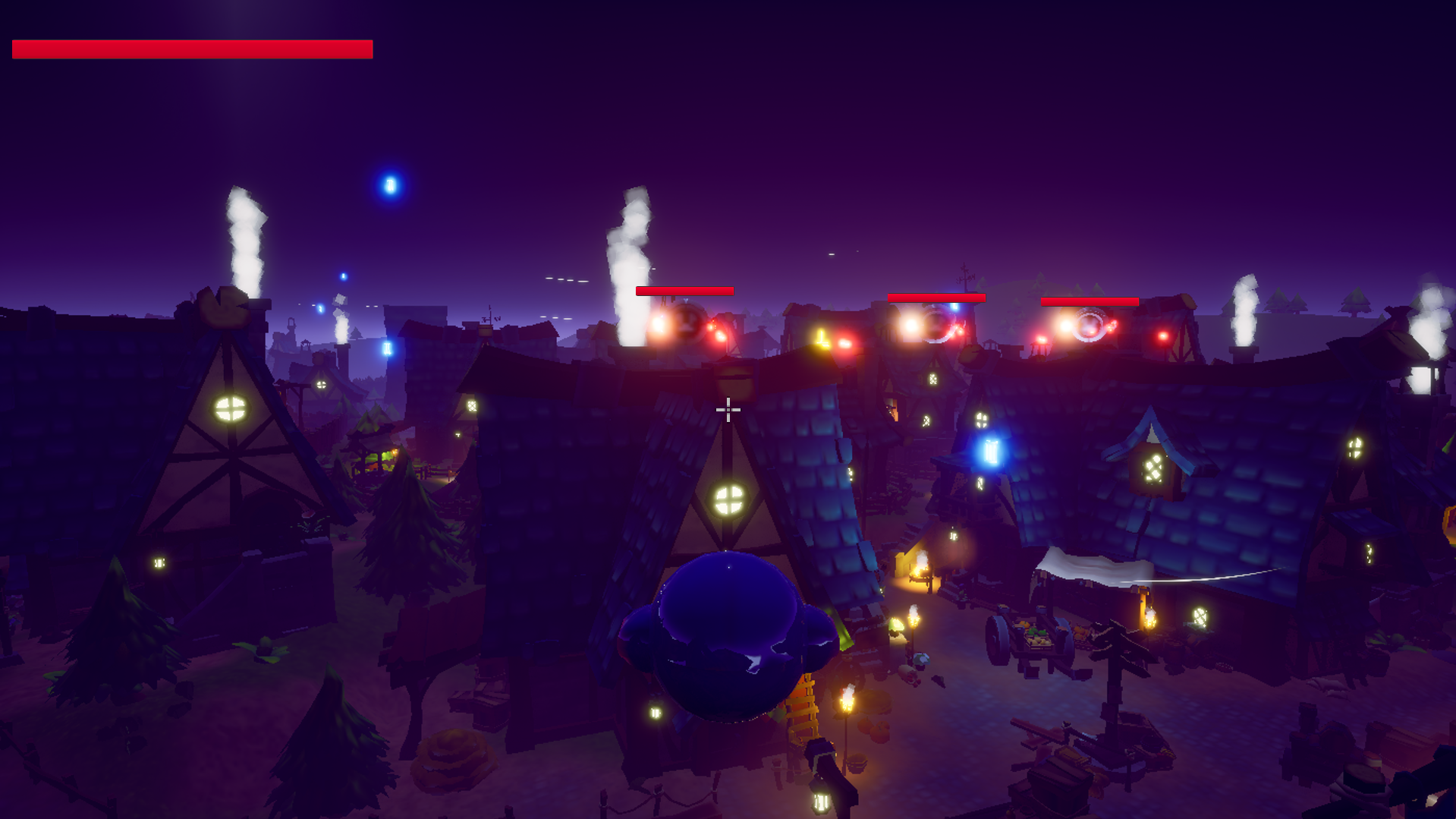Viewport: 1456px width, 819px height.
Task: Click the small blue light above distant houses
Action: [341, 275]
